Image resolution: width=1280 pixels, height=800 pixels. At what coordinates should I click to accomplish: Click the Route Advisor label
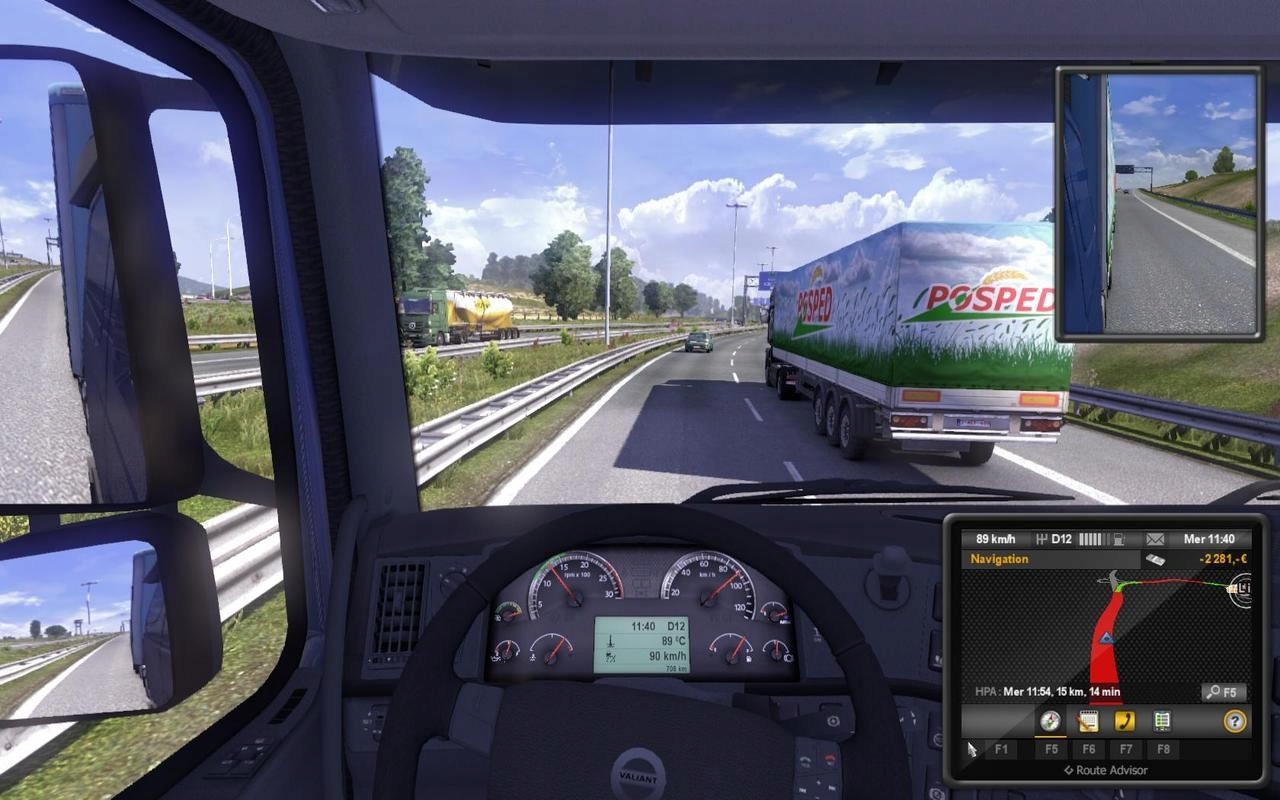click(1106, 770)
